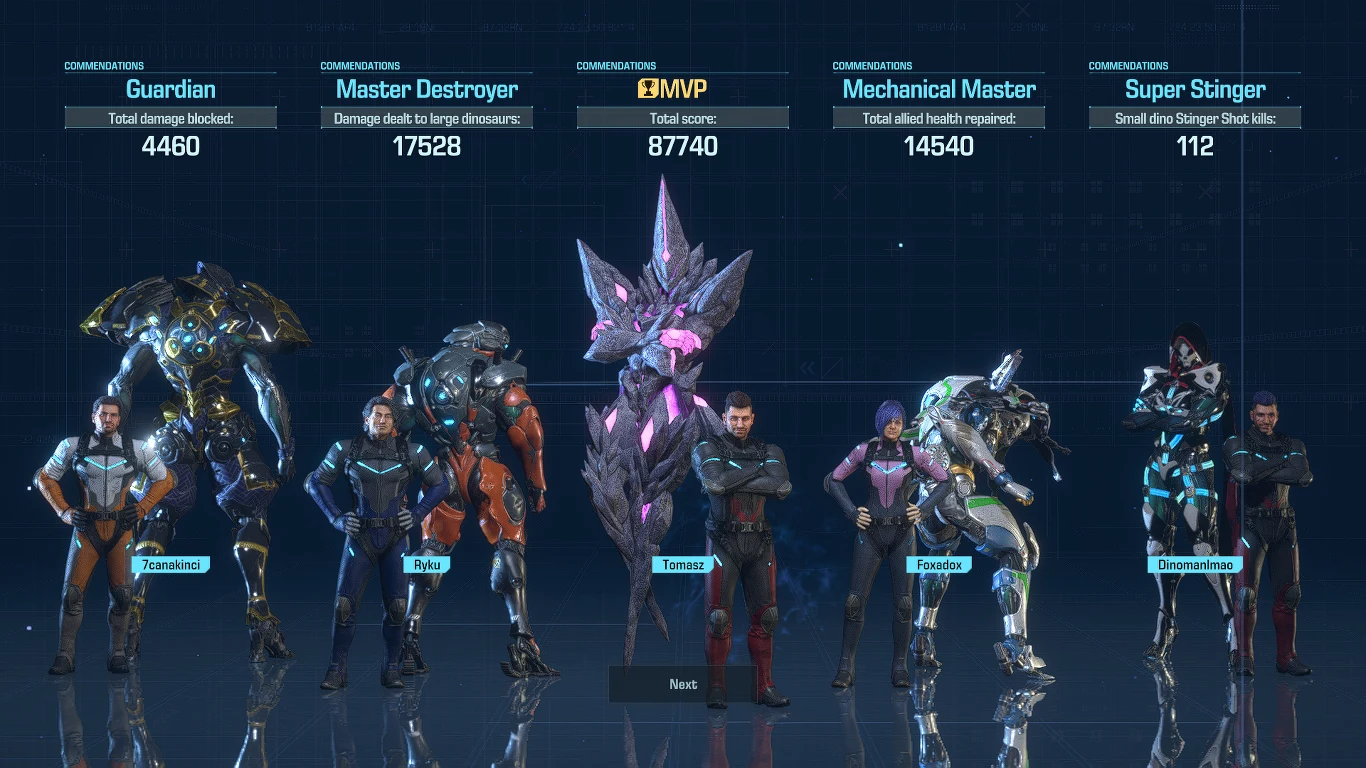This screenshot has width=1366, height=768.
Task: Choose the Tomasz MVP name tag
Action: coord(683,565)
